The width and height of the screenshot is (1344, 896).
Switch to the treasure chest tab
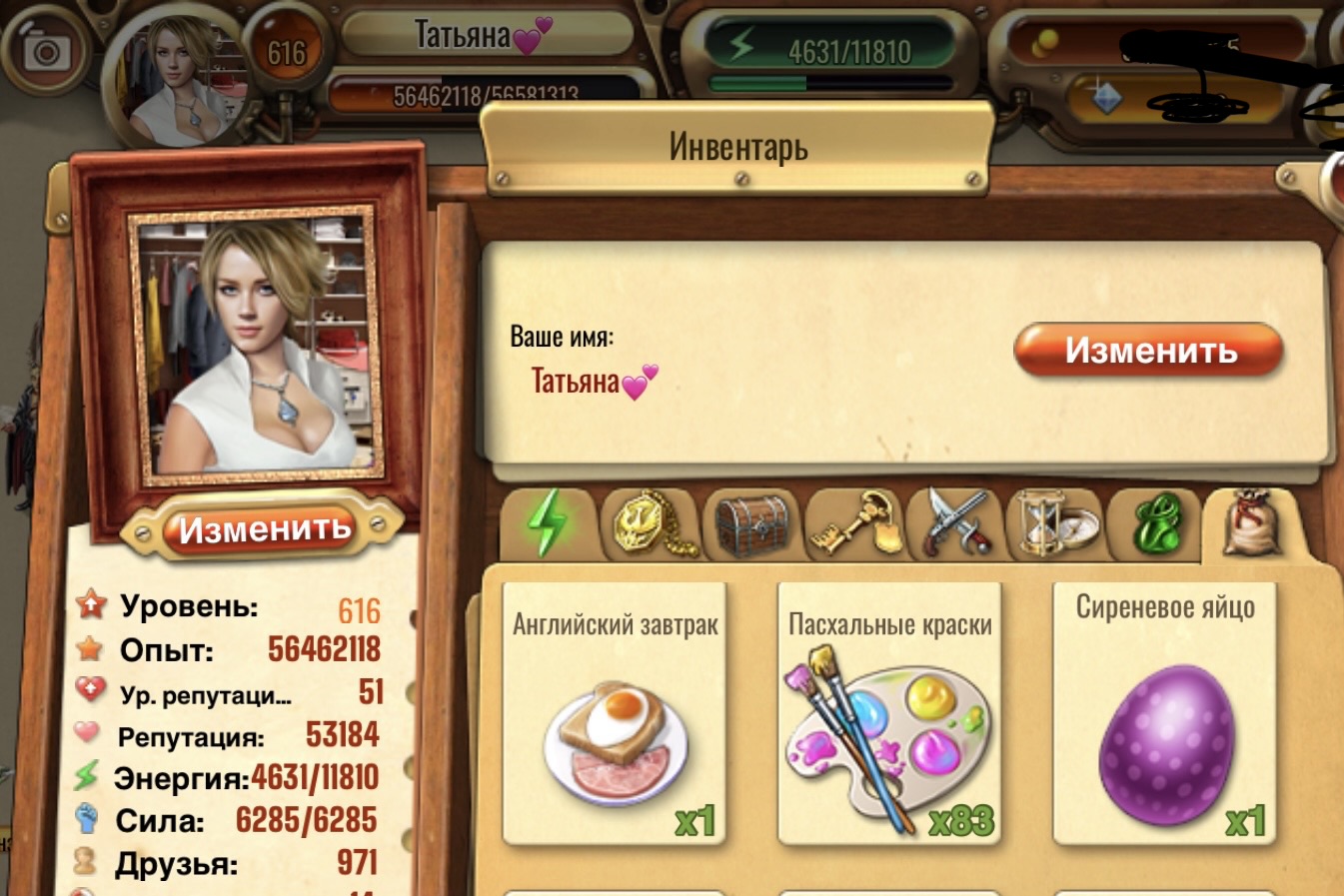(x=752, y=523)
